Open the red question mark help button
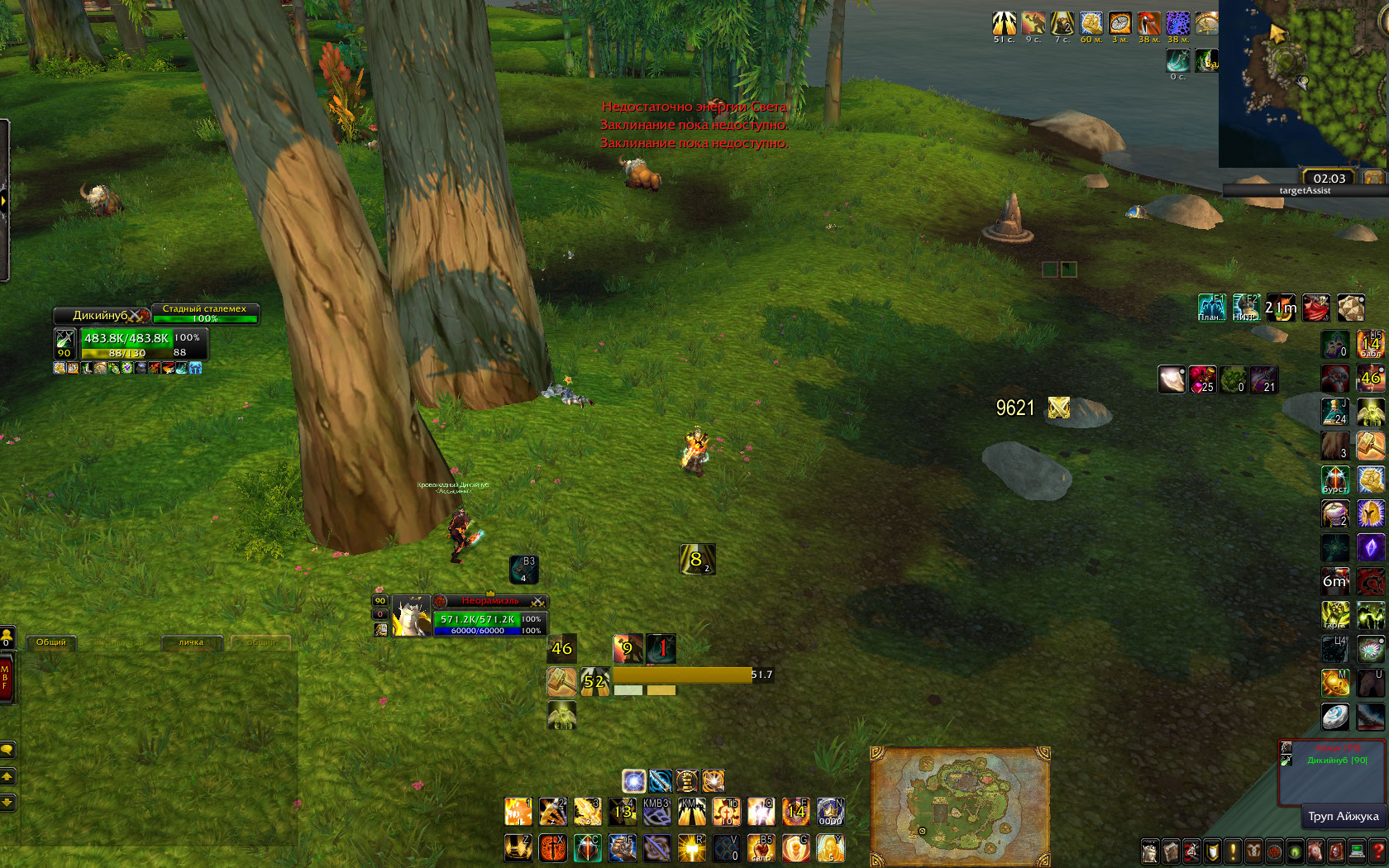 [x=1377, y=851]
